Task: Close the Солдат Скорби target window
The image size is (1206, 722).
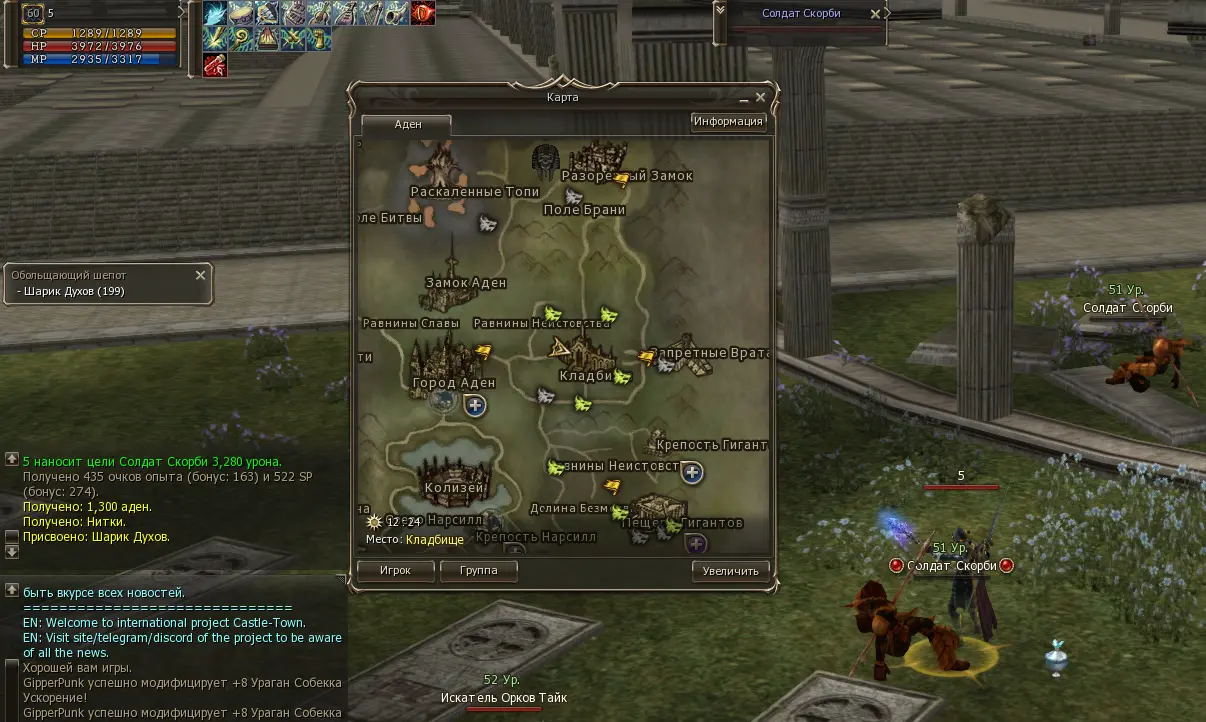Action: click(x=876, y=14)
